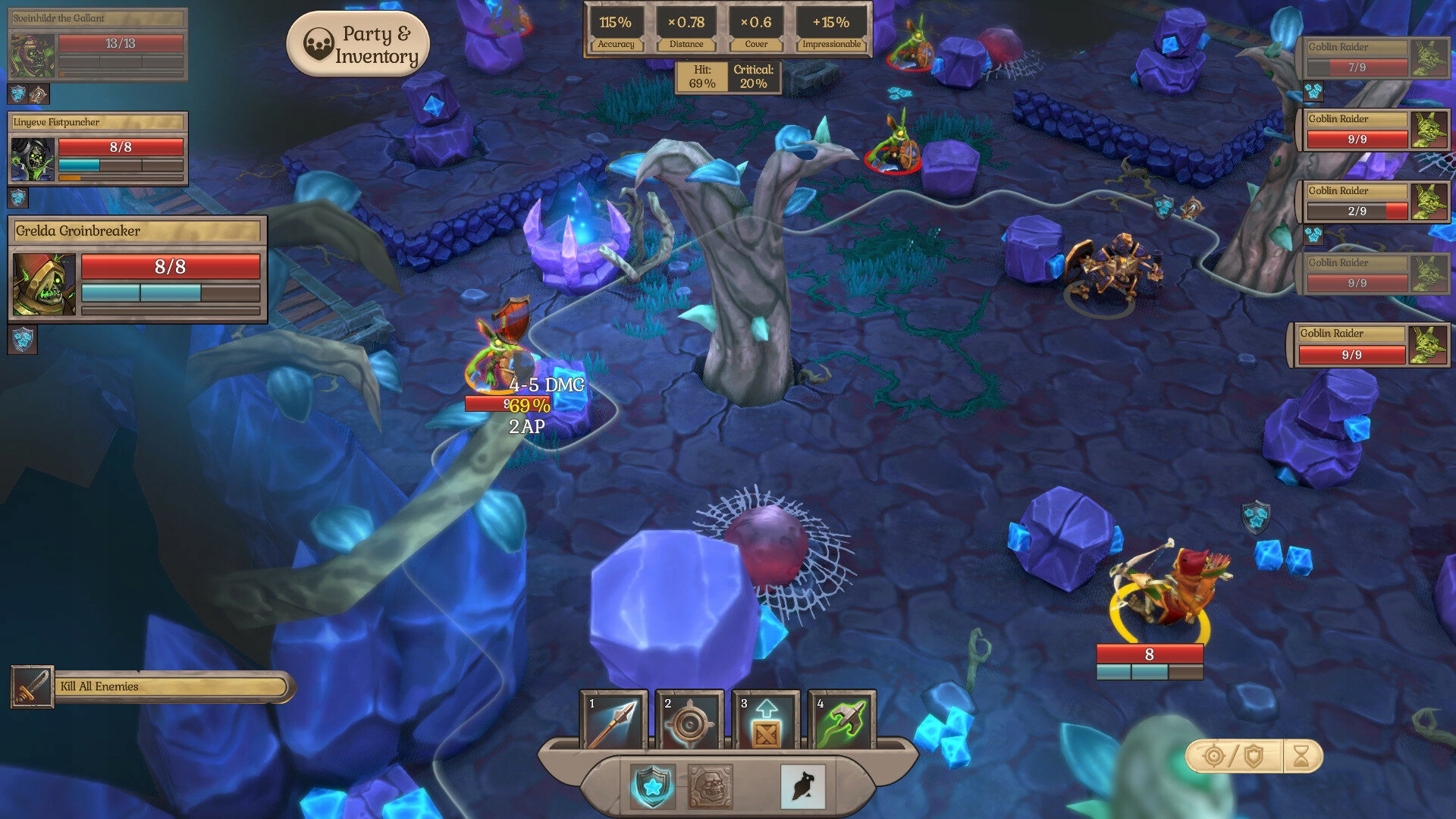The height and width of the screenshot is (819, 1456).
Task: Activate the spear attack in slot 1
Action: coord(613,721)
